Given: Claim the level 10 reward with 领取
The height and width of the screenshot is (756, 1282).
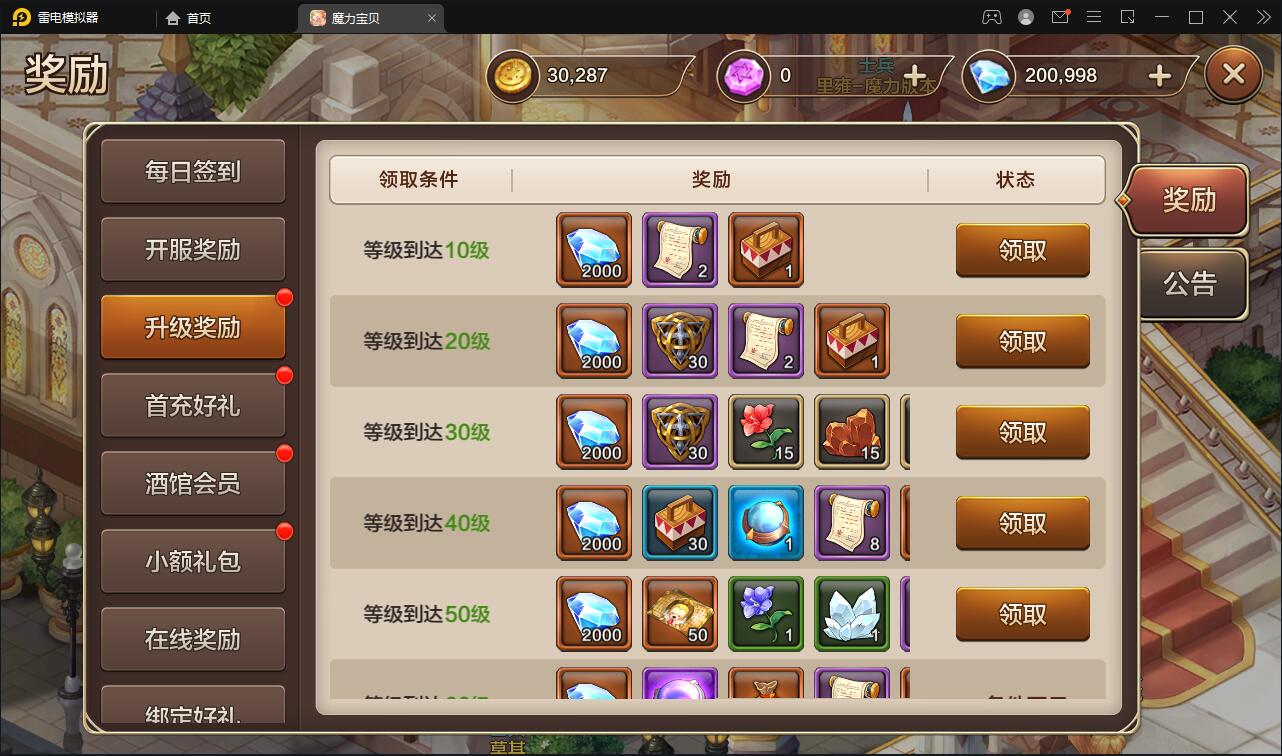Looking at the screenshot, I should pyautogui.click(x=1022, y=250).
